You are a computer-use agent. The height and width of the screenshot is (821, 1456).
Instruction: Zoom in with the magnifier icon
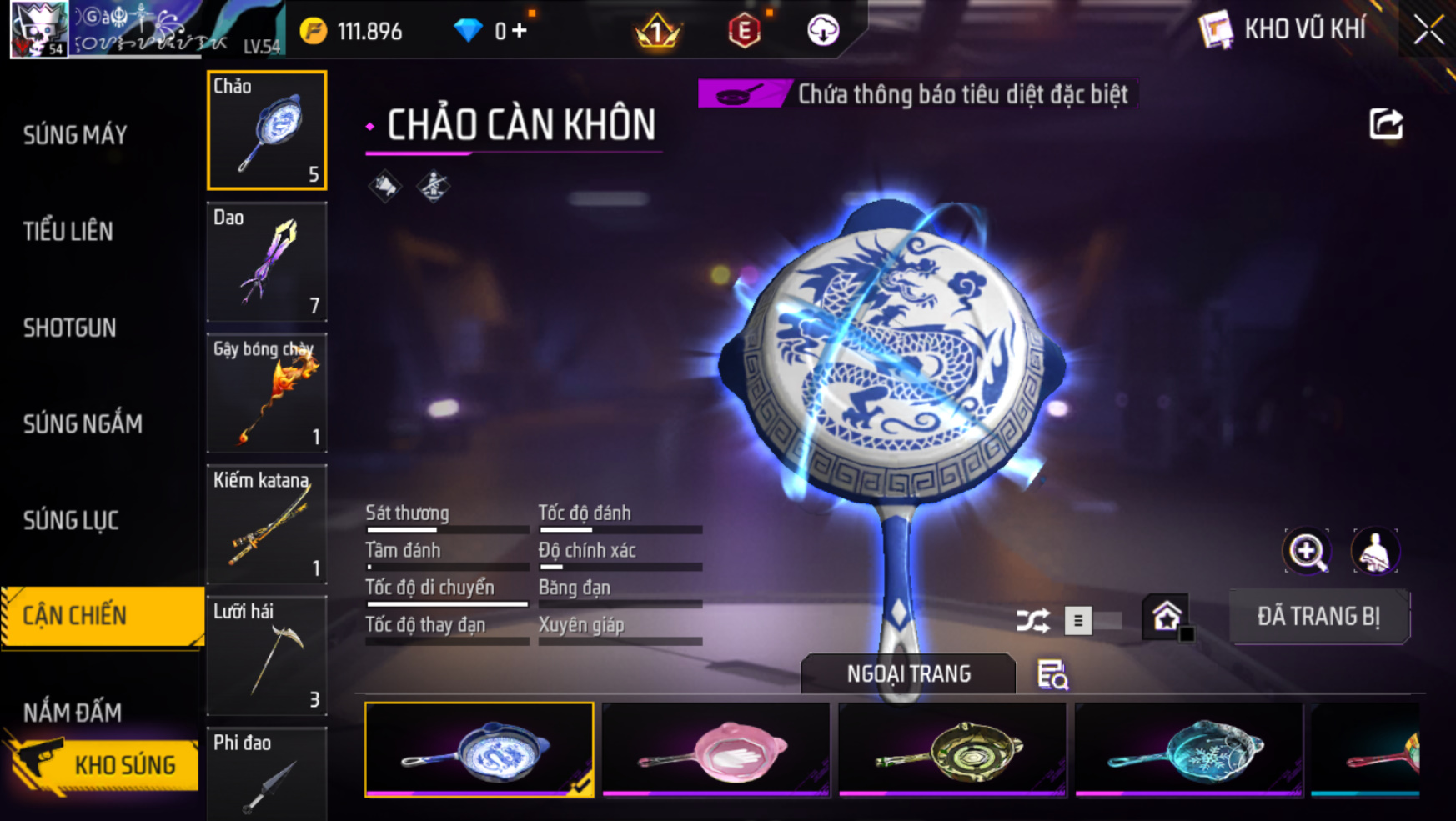point(1306,551)
